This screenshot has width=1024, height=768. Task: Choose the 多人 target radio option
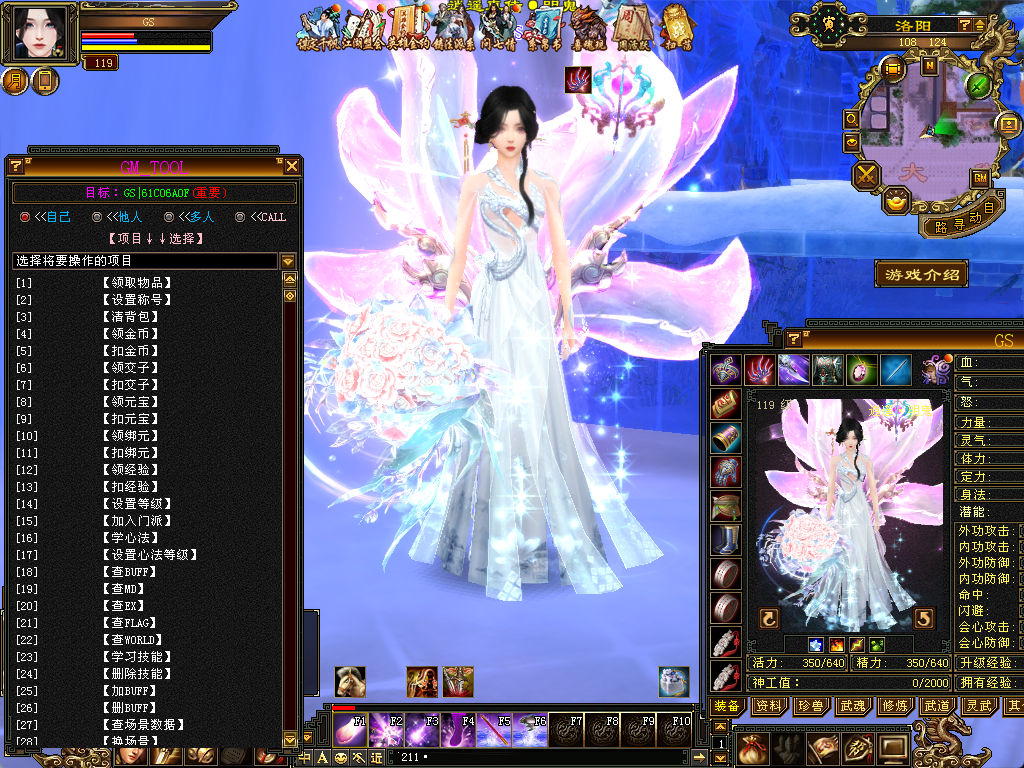coord(168,217)
